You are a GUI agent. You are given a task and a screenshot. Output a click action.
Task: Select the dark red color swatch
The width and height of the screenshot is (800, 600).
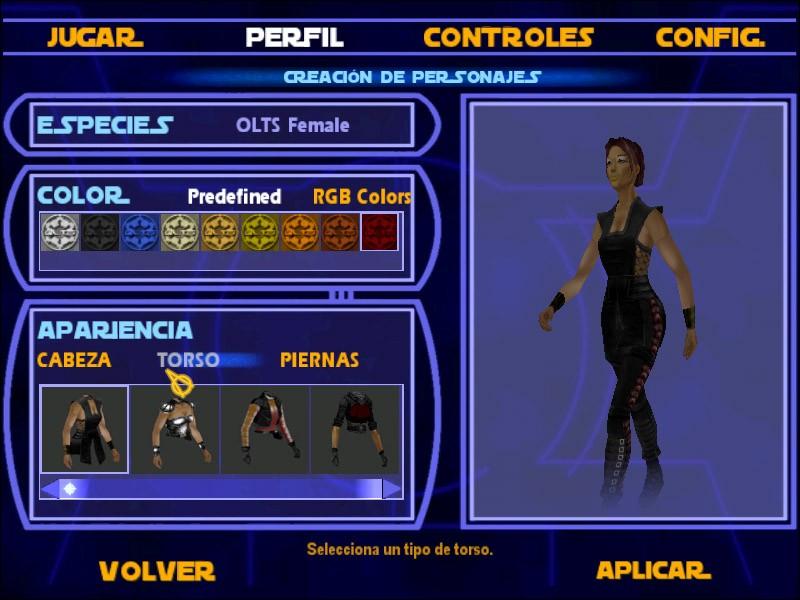(380, 232)
